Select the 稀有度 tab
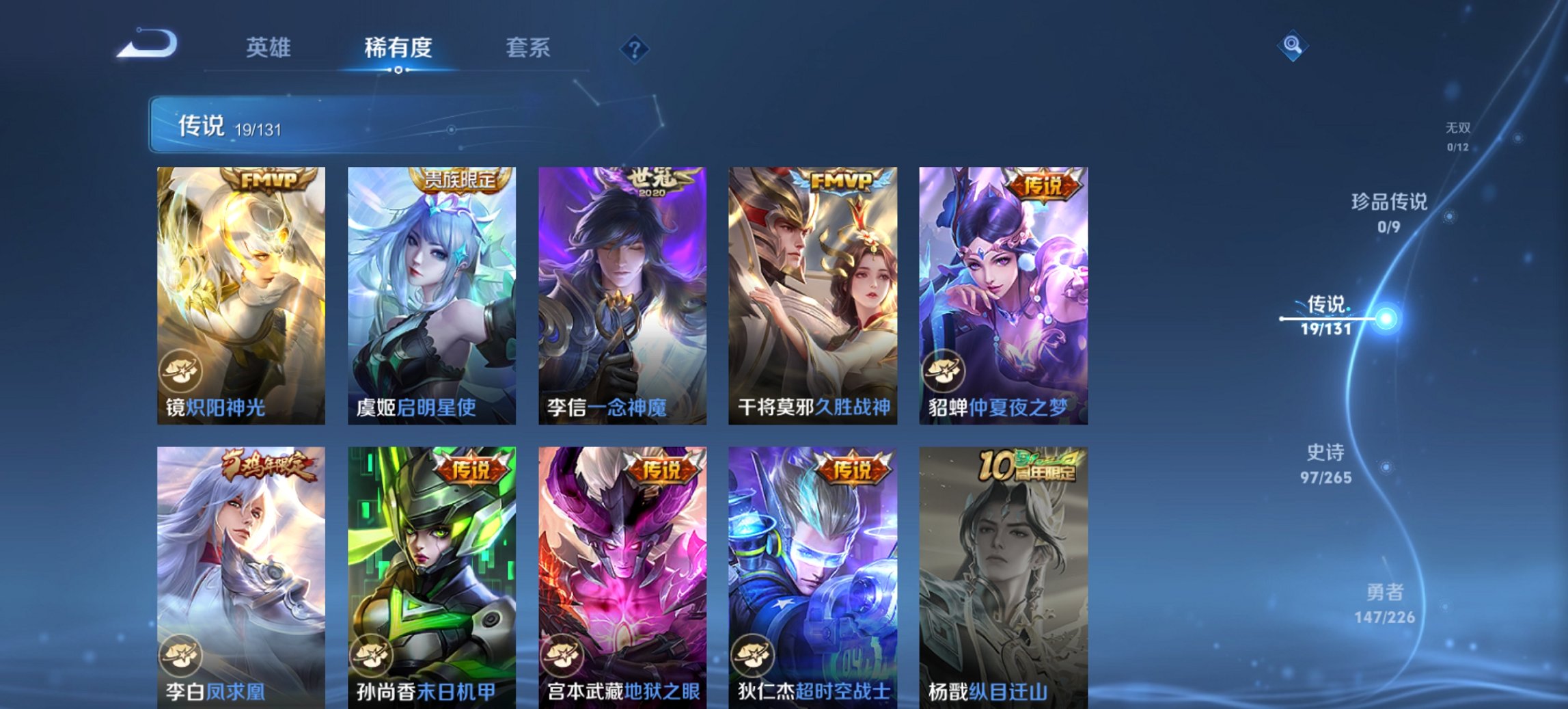Viewport: 1568px width, 709px height. pyautogui.click(x=400, y=48)
